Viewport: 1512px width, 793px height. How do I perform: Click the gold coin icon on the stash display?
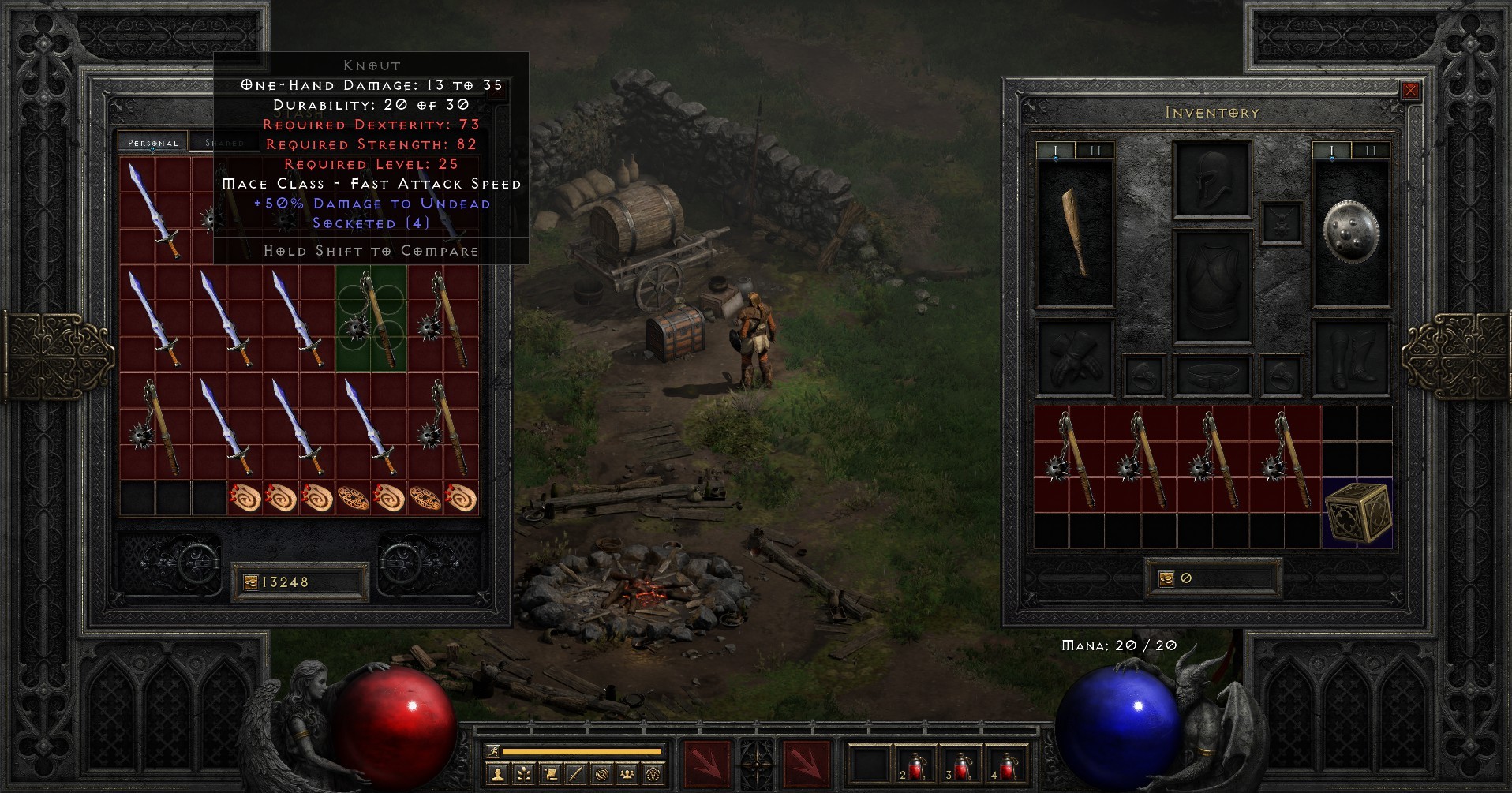[x=251, y=582]
